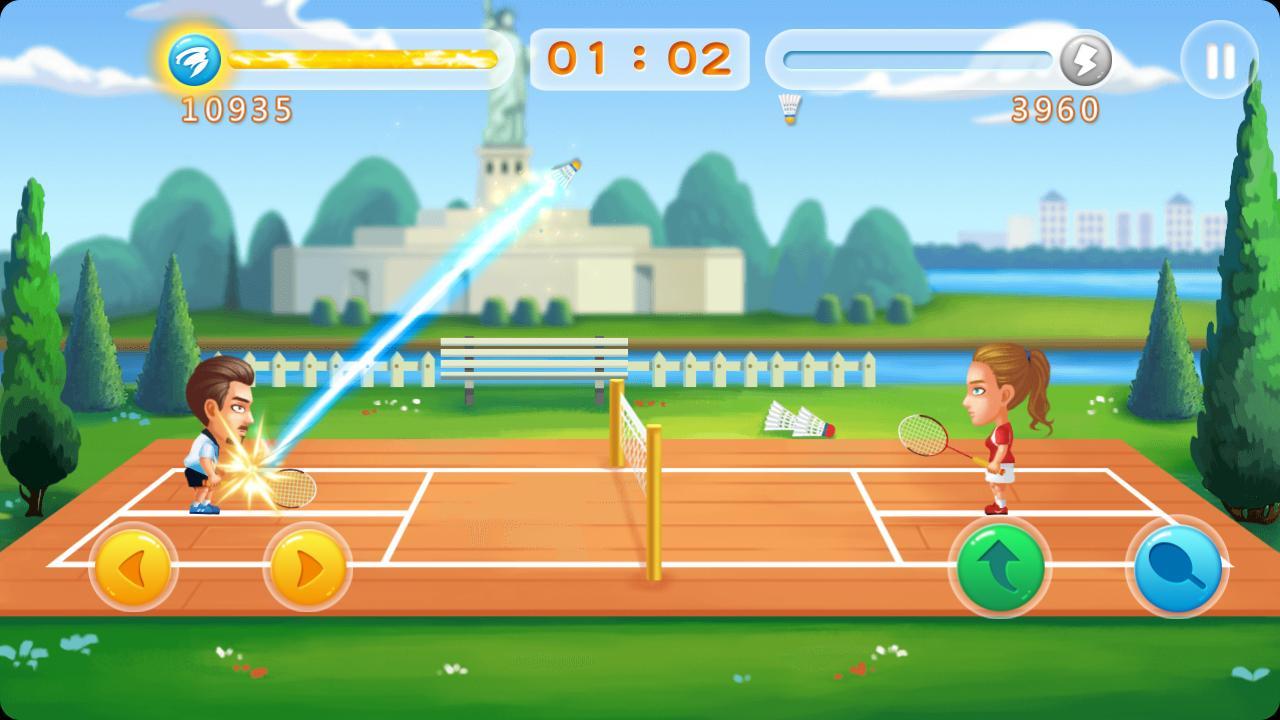This screenshot has width=1280, height=720.
Task: Select the blue racket smash button
Action: coord(1176,567)
